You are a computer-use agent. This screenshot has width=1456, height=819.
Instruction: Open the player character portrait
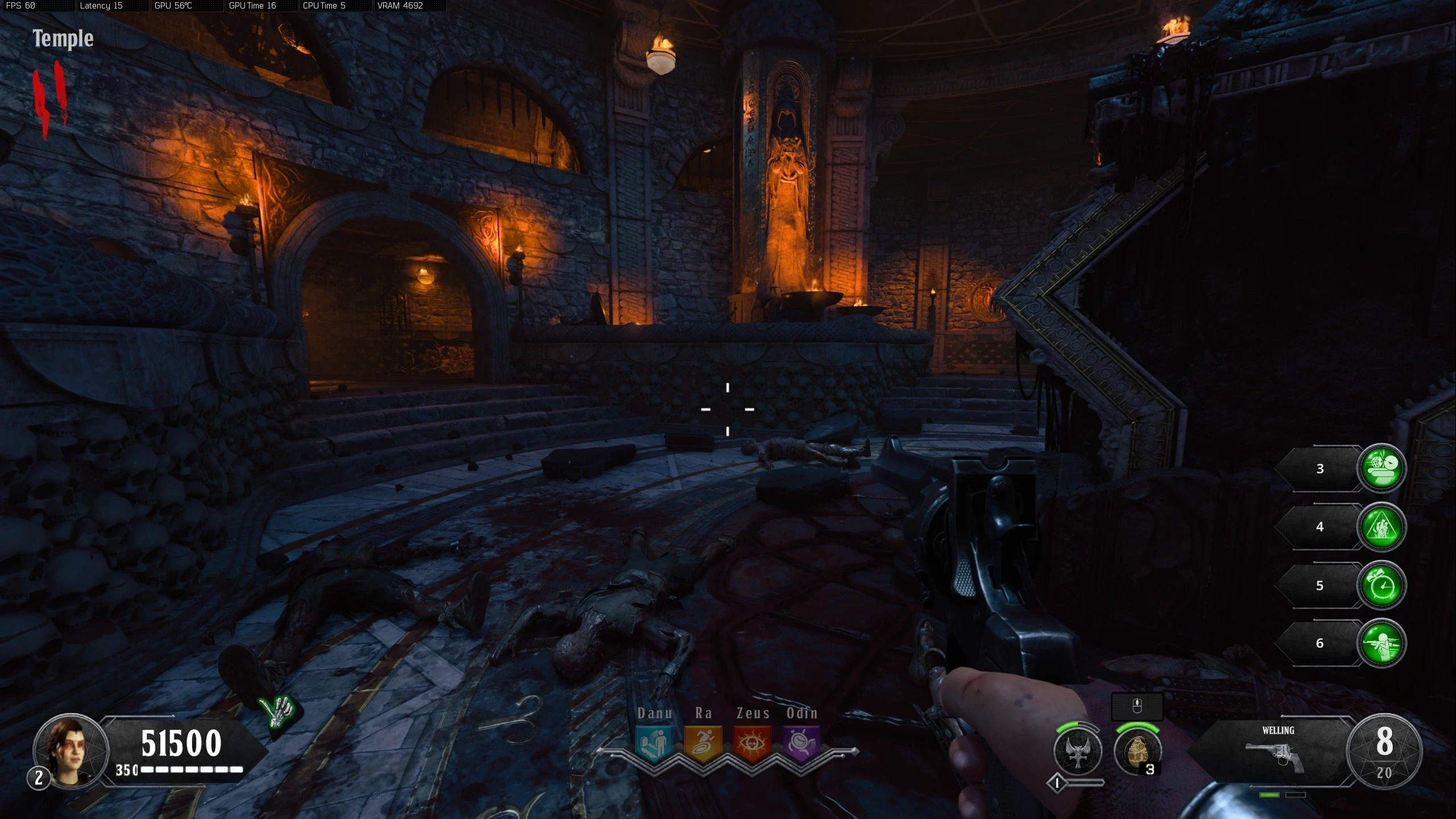(70, 750)
